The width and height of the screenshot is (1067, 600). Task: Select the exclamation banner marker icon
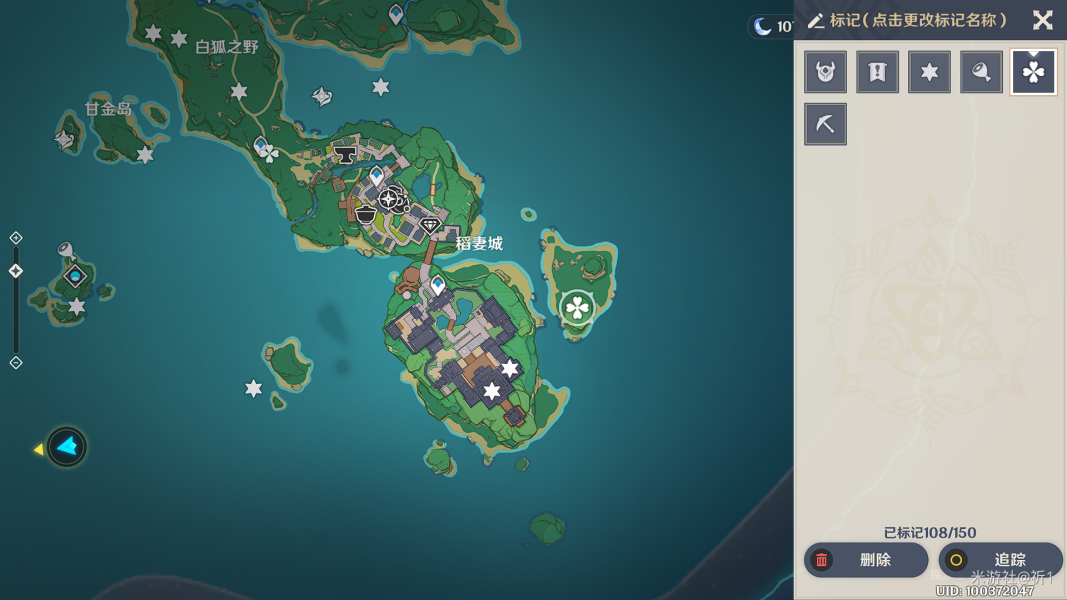click(877, 72)
